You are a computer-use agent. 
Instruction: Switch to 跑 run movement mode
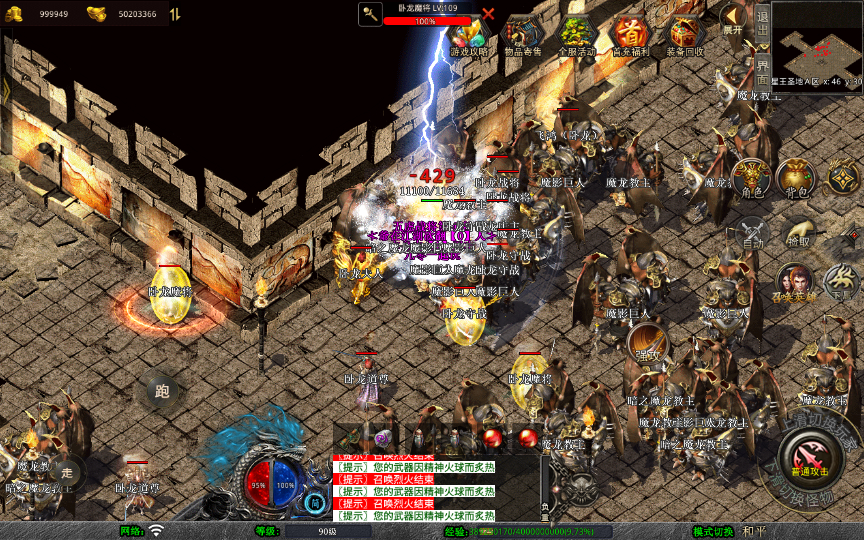[x=162, y=391]
